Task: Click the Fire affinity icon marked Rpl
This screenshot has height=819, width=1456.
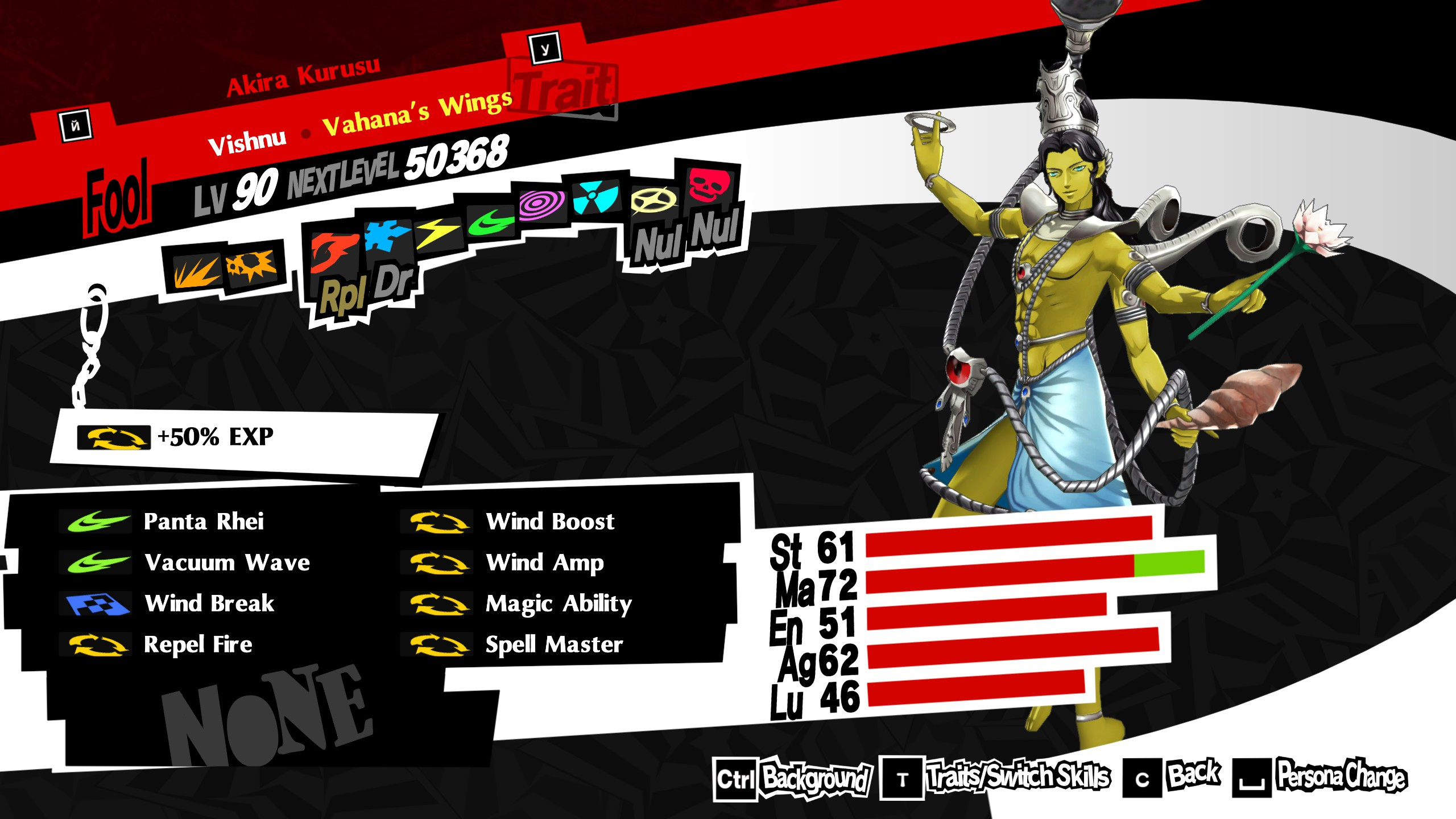Action: [x=334, y=252]
